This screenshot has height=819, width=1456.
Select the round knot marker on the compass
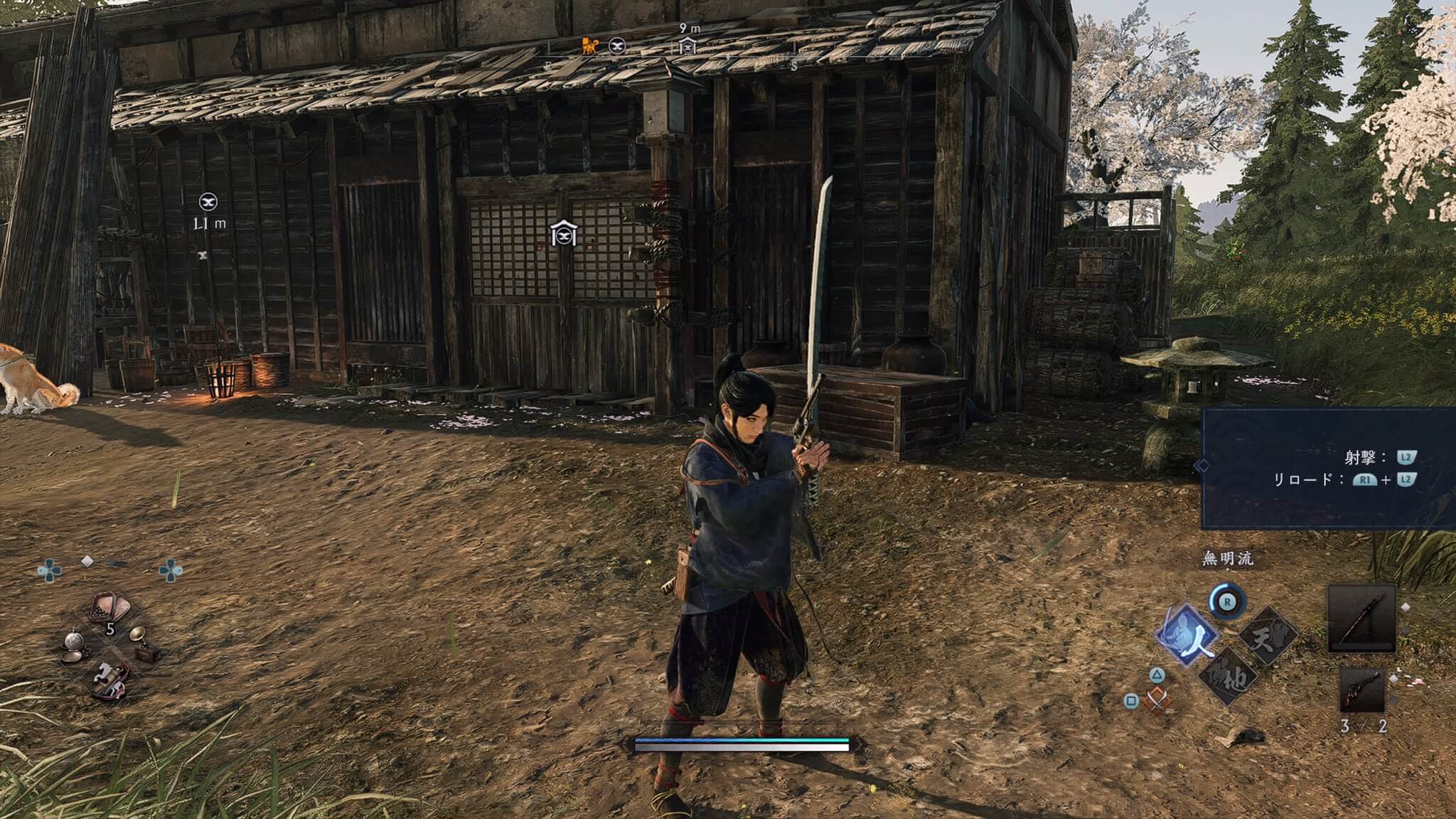(617, 46)
